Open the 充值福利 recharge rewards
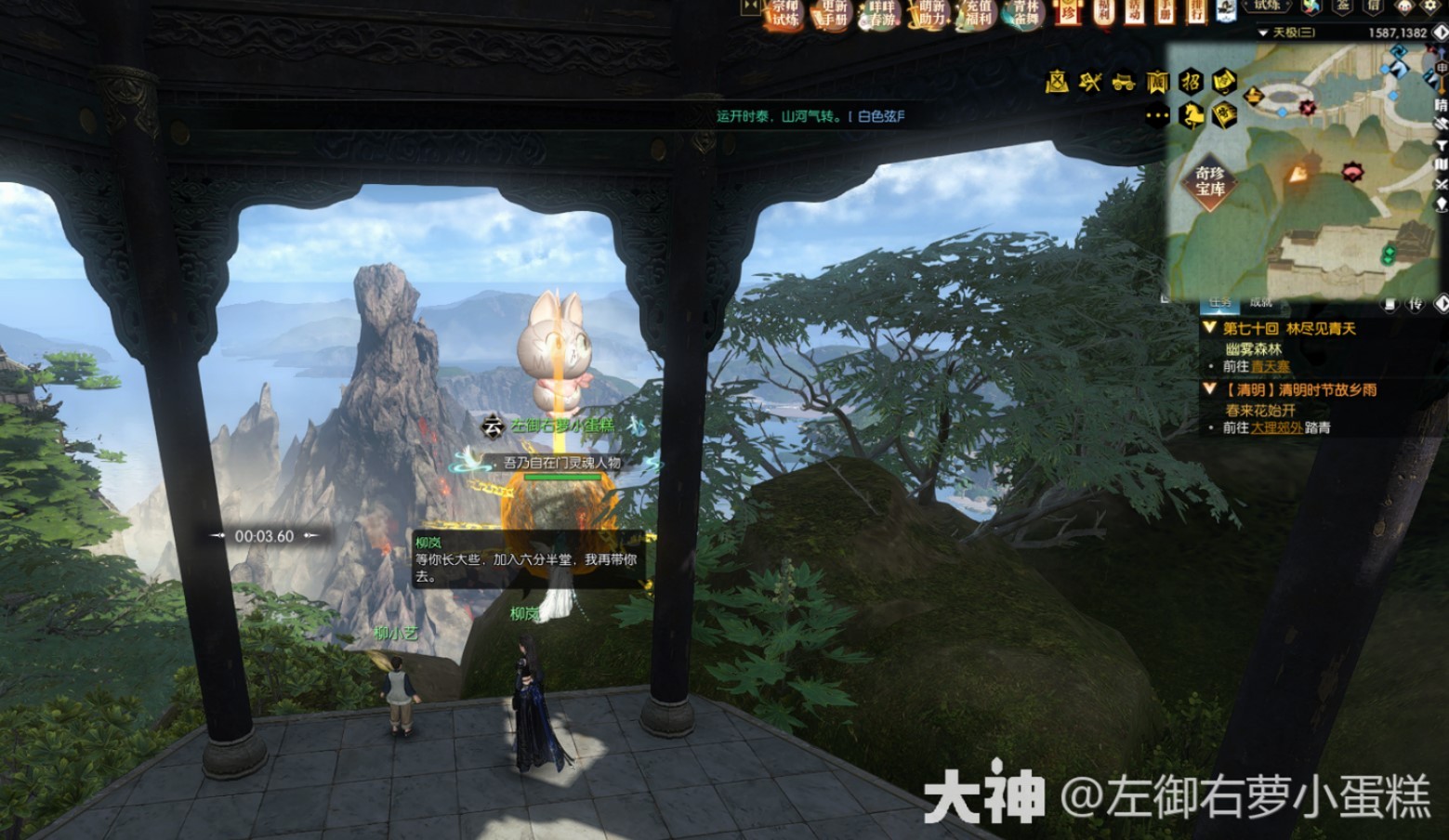The width and height of the screenshot is (1449, 840). coord(978,14)
